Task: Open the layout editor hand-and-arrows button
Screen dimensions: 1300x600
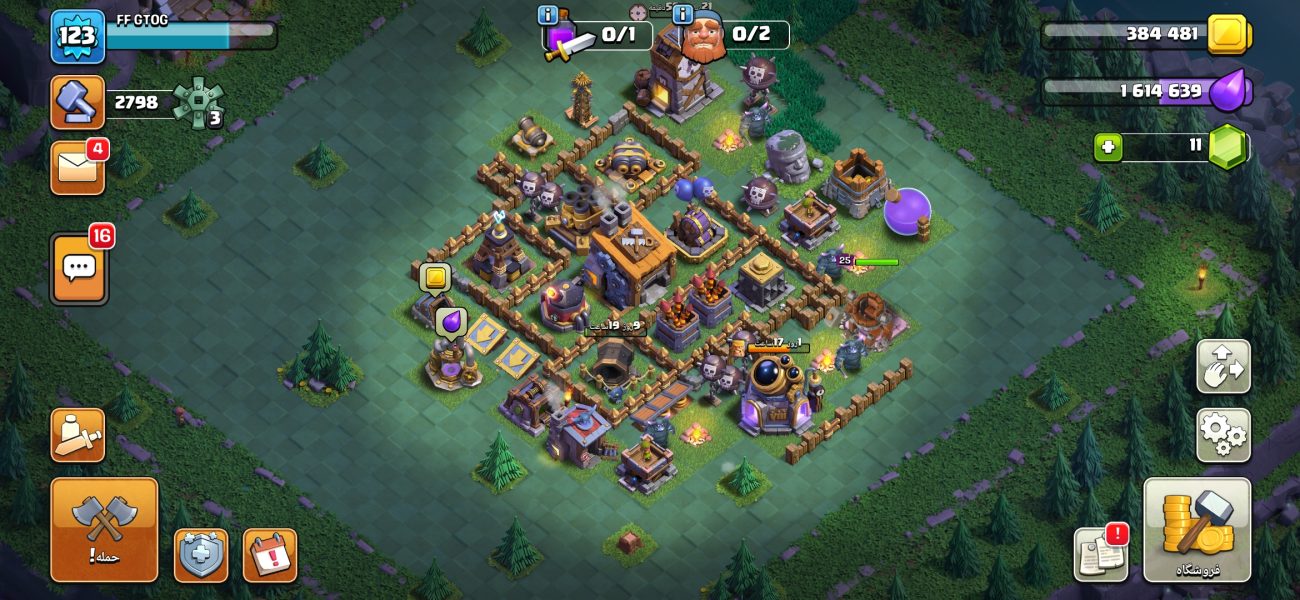Action: pyautogui.click(x=1223, y=367)
